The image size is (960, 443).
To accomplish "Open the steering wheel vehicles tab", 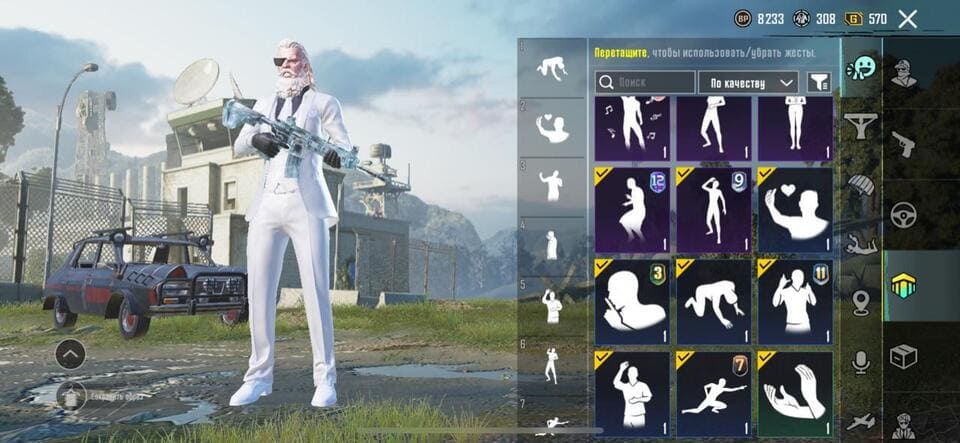I will (904, 215).
